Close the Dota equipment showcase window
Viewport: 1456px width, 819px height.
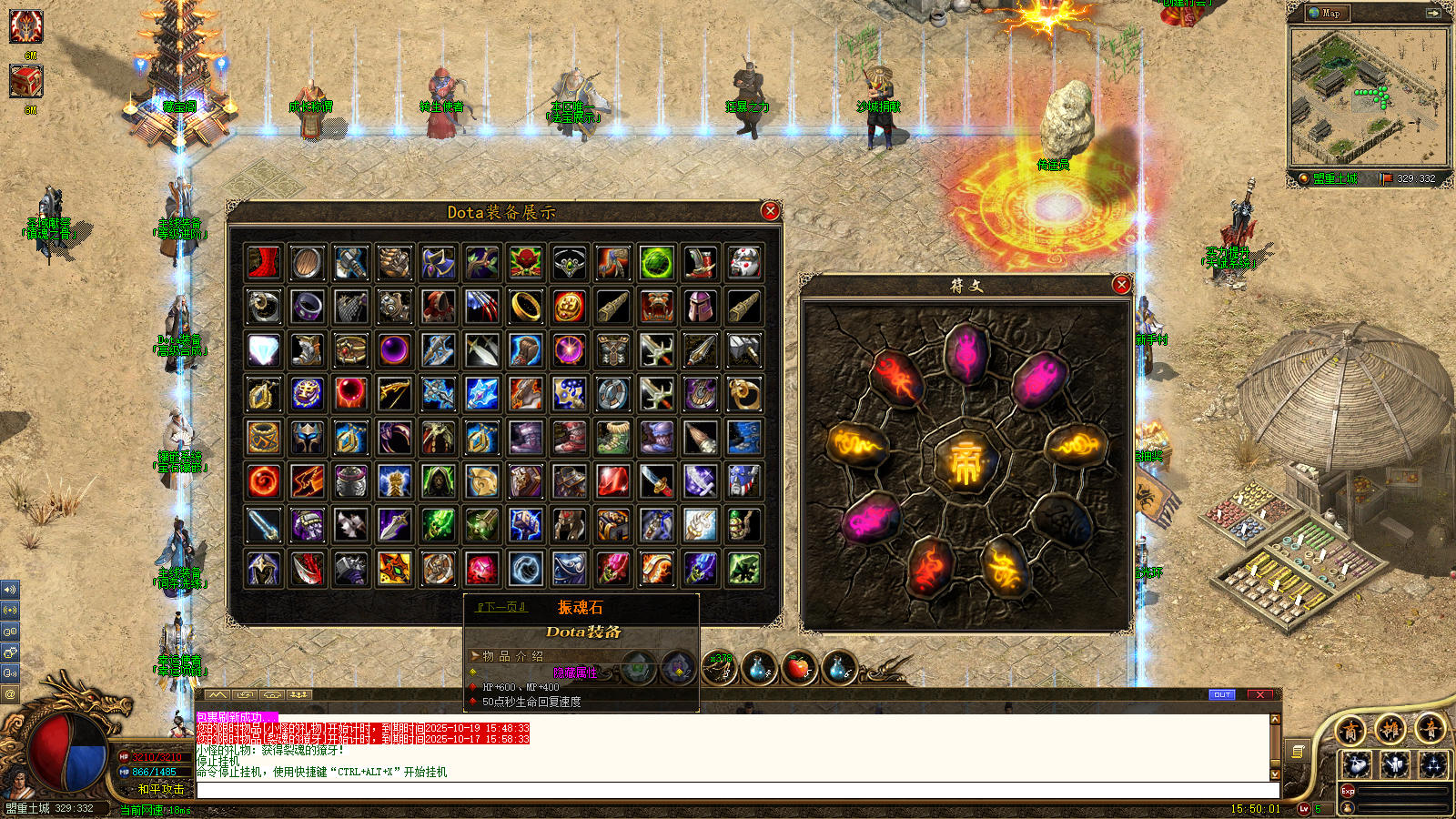tap(771, 211)
